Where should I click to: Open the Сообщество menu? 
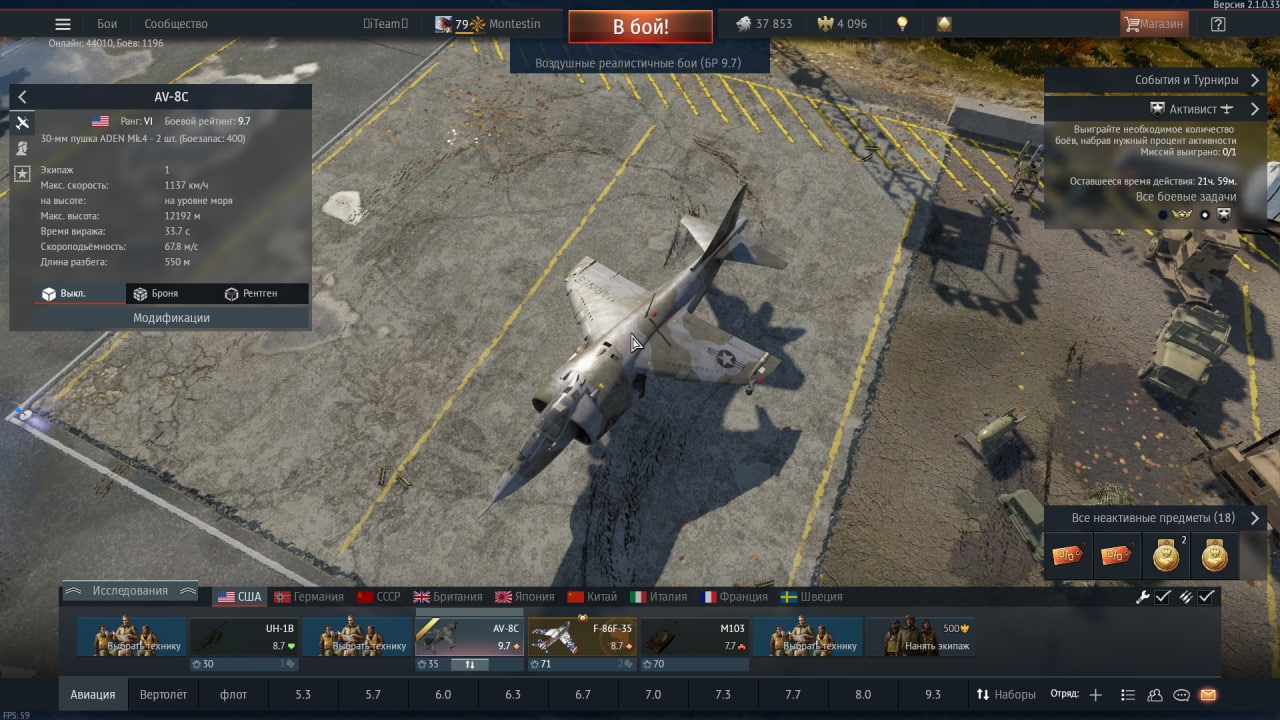[176, 24]
